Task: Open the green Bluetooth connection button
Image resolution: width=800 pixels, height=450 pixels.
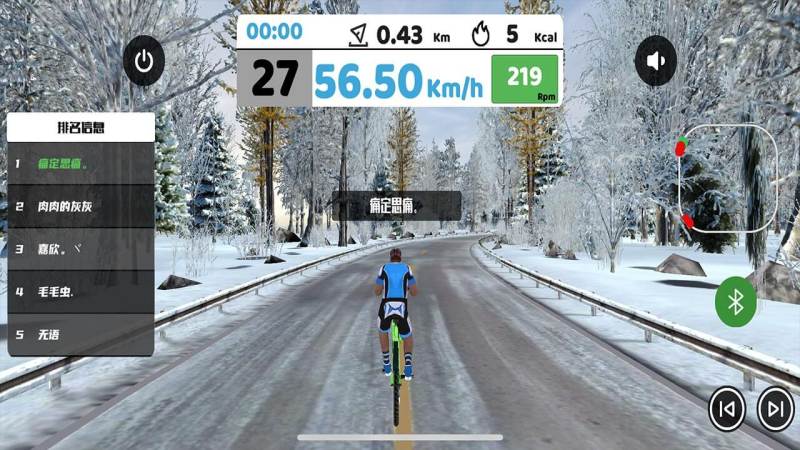Action: 736,302
